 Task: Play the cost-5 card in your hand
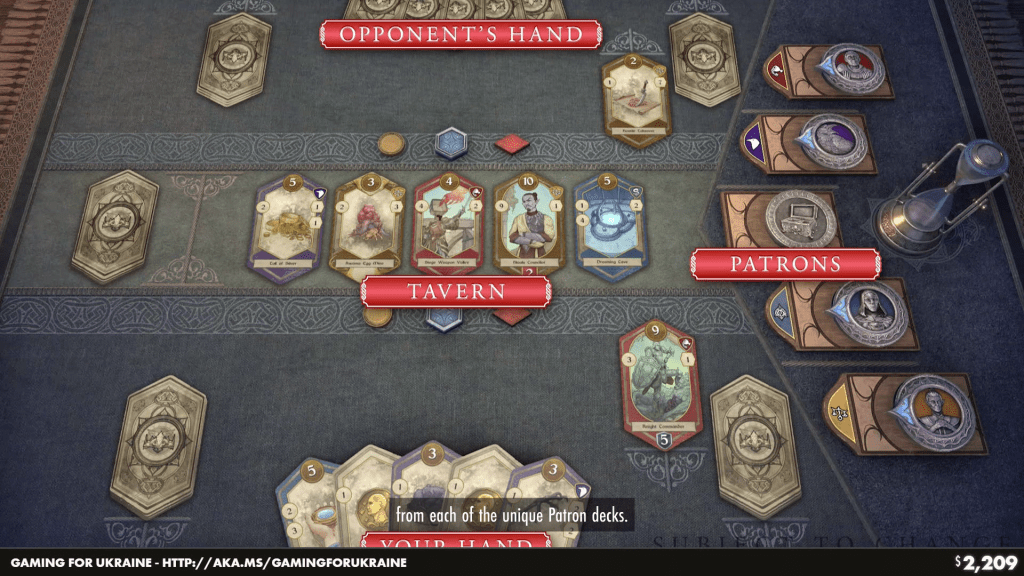310,500
